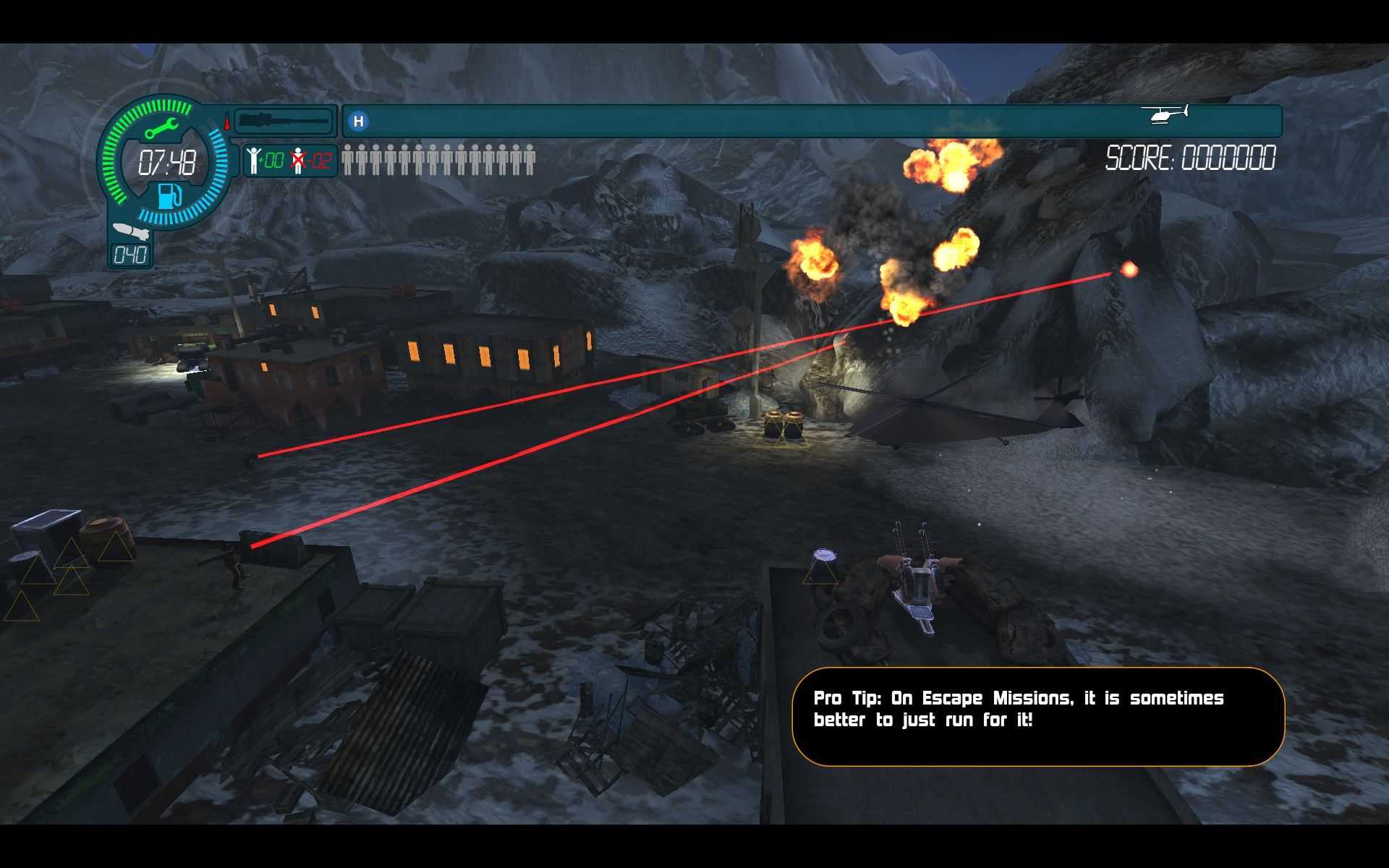Screen dimensions: 1389x868
Task: Click the rescued survivors icon
Action: (253, 160)
